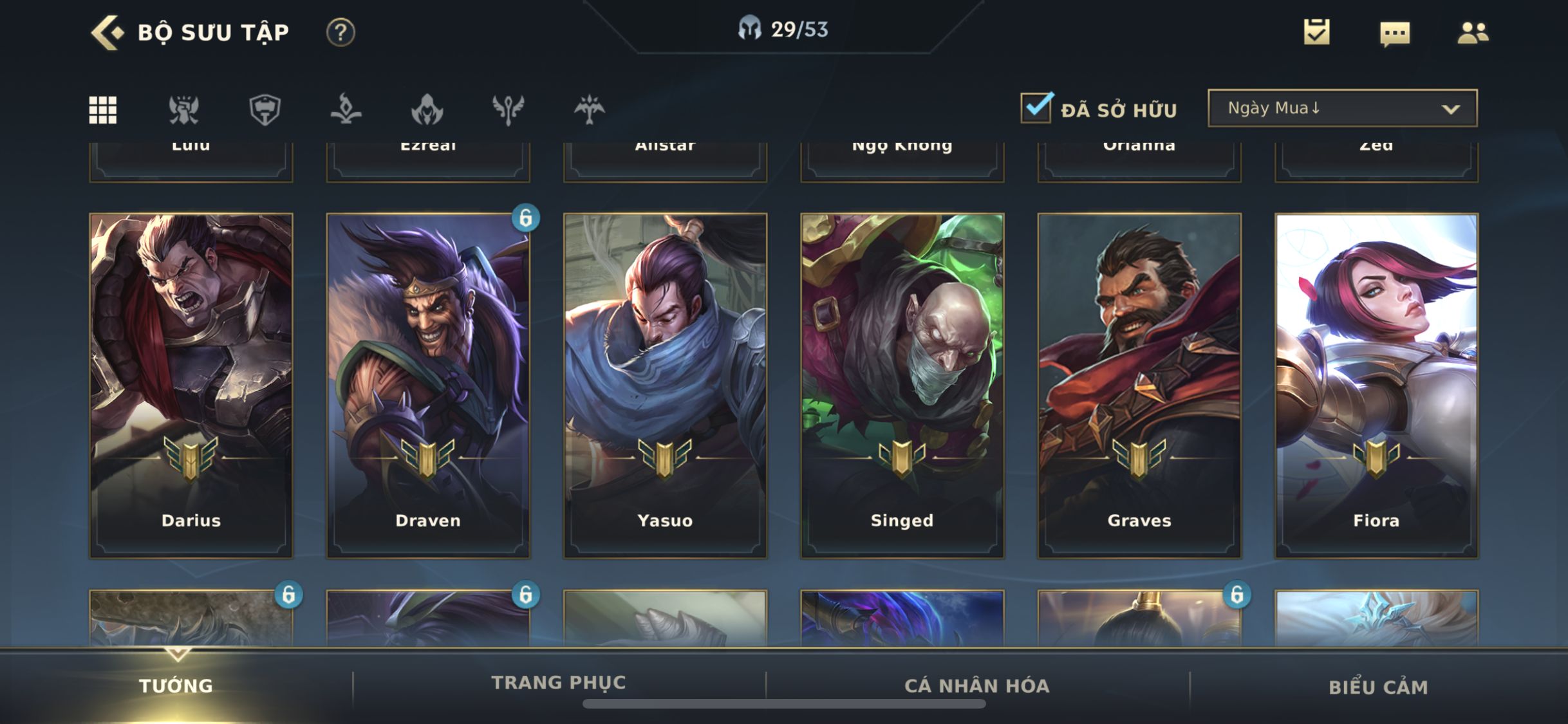Open the chat speech bubble

pos(1395,33)
